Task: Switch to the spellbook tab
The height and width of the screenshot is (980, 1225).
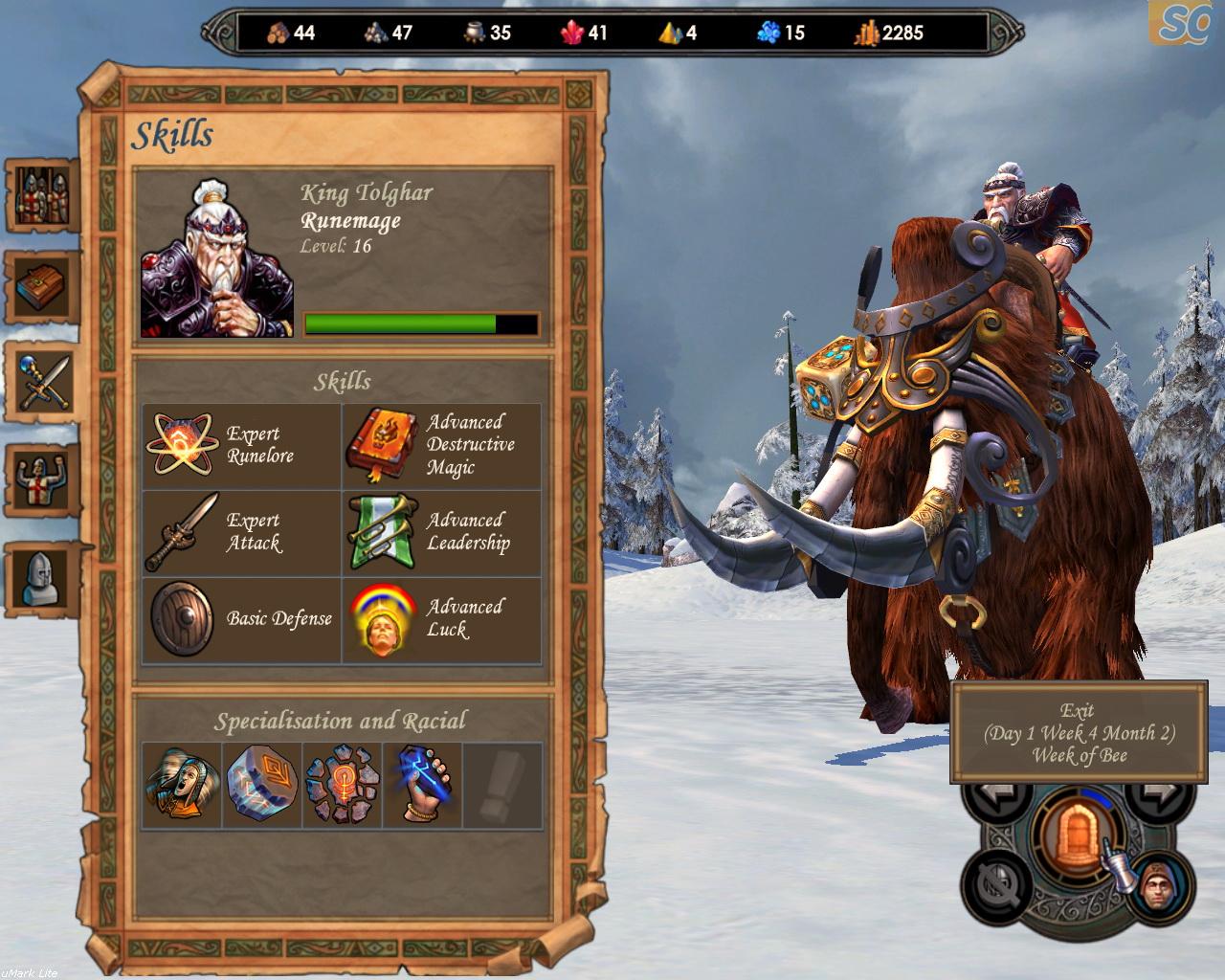Action: tap(42, 287)
